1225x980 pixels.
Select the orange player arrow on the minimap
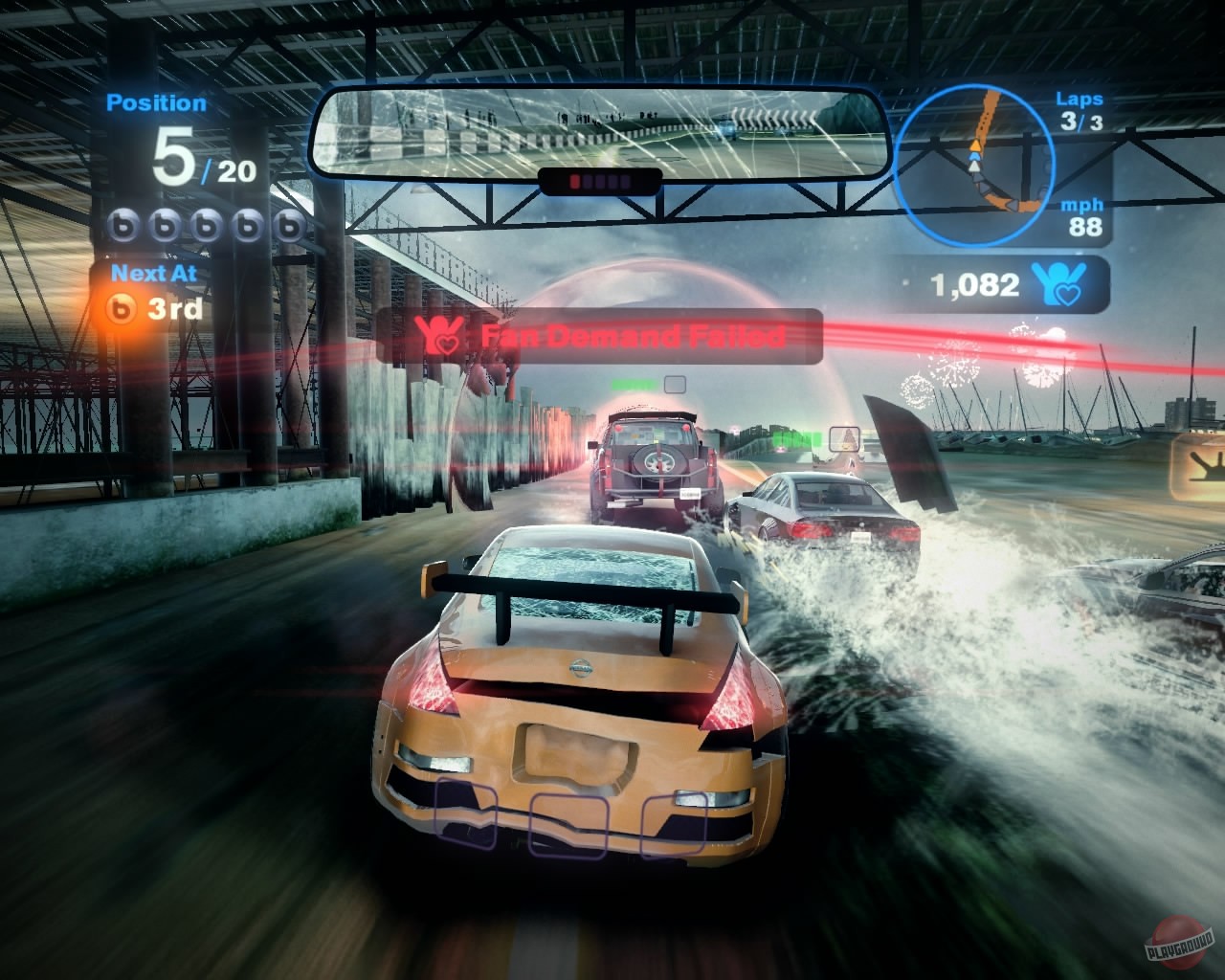(975, 145)
